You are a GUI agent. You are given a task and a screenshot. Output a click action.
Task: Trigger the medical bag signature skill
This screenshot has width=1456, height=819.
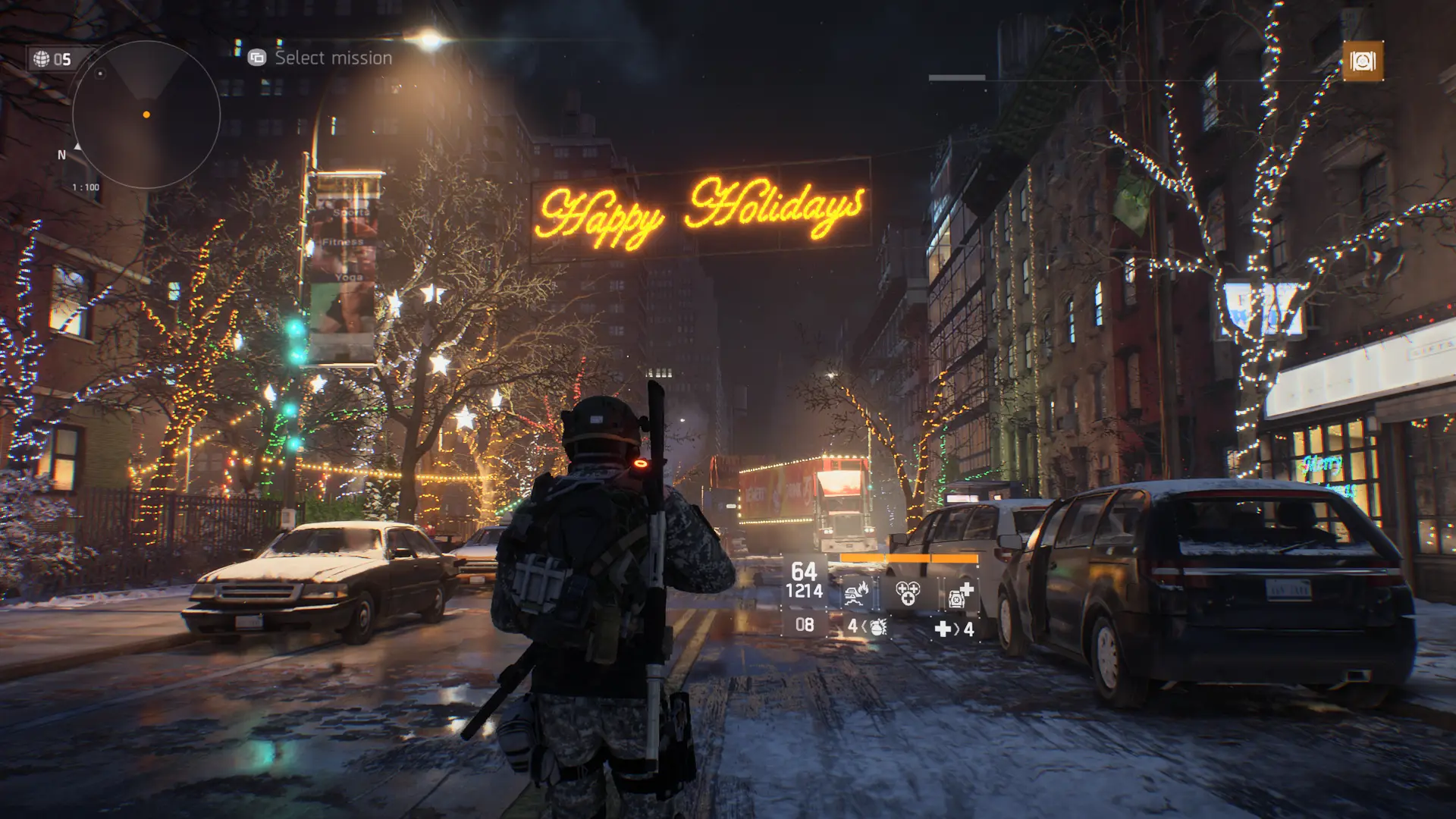click(960, 594)
